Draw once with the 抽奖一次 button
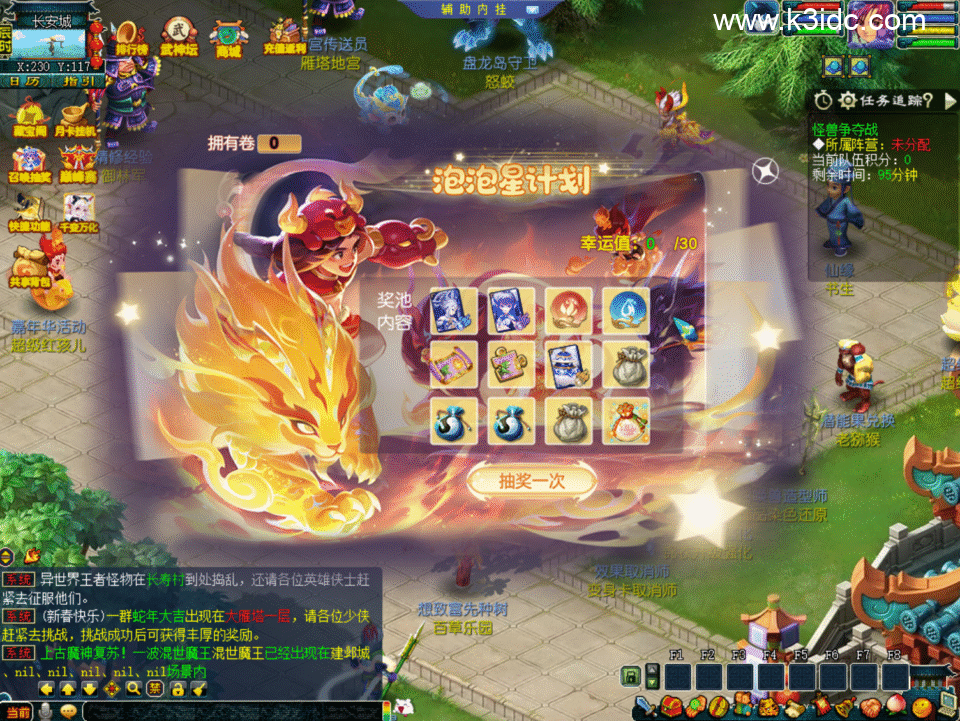Image resolution: width=960 pixels, height=721 pixels. (531, 481)
